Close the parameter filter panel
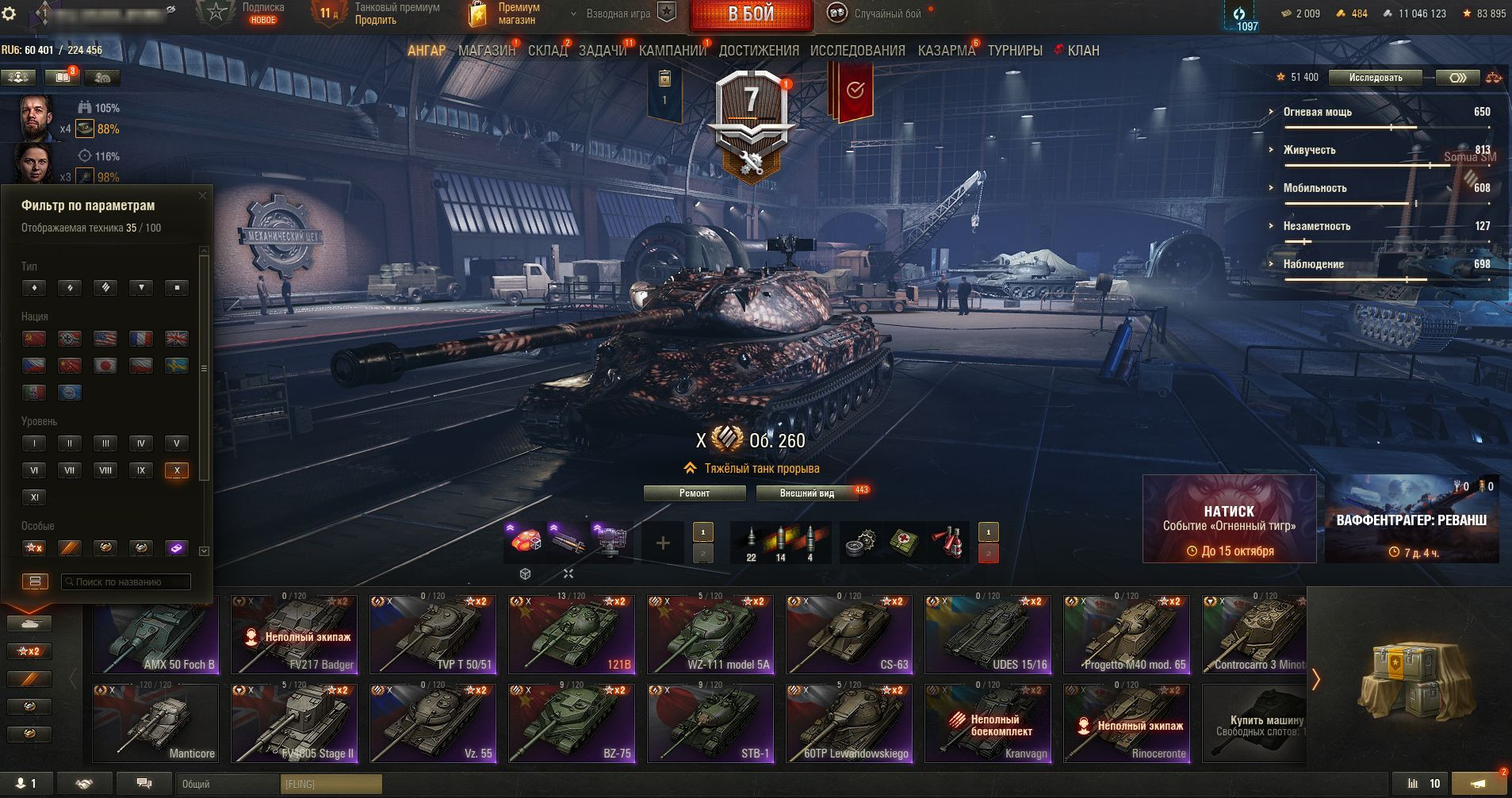Image resolution: width=1512 pixels, height=798 pixels. click(202, 195)
